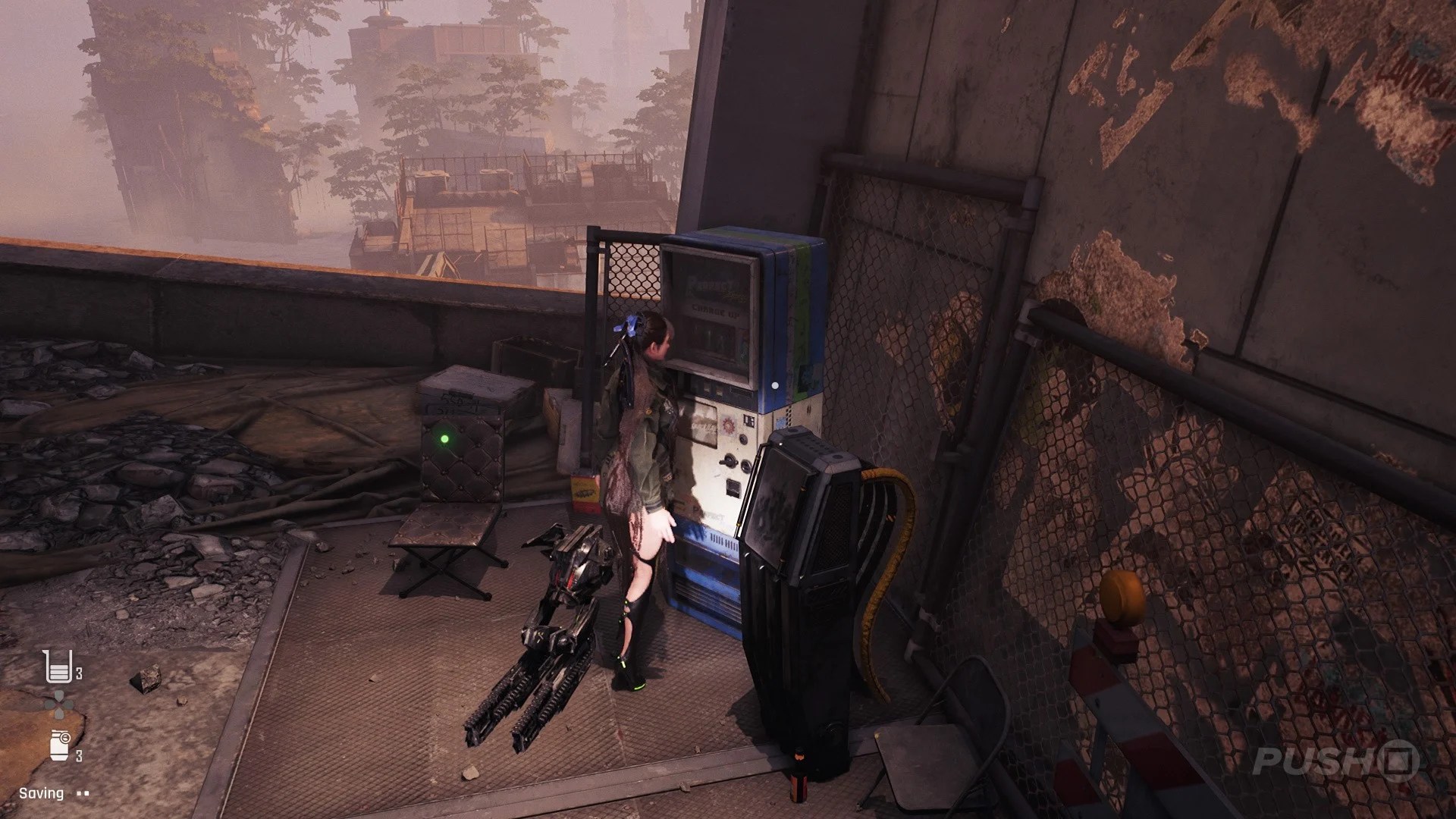Click the D-pad icon between the HUD items
Screen dimensions: 1456x819
60,705
